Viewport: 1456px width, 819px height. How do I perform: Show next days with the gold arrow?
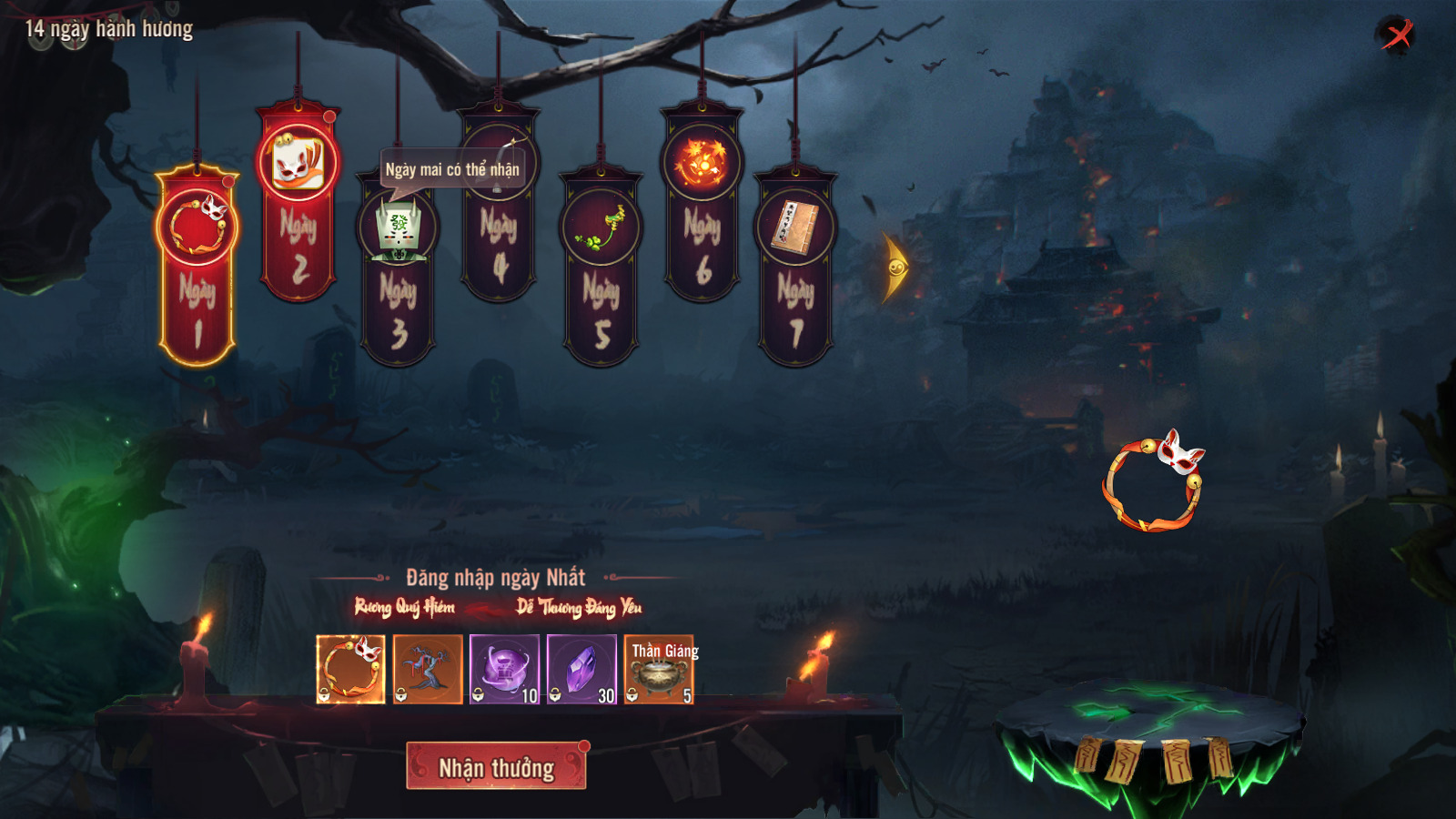pos(895,267)
